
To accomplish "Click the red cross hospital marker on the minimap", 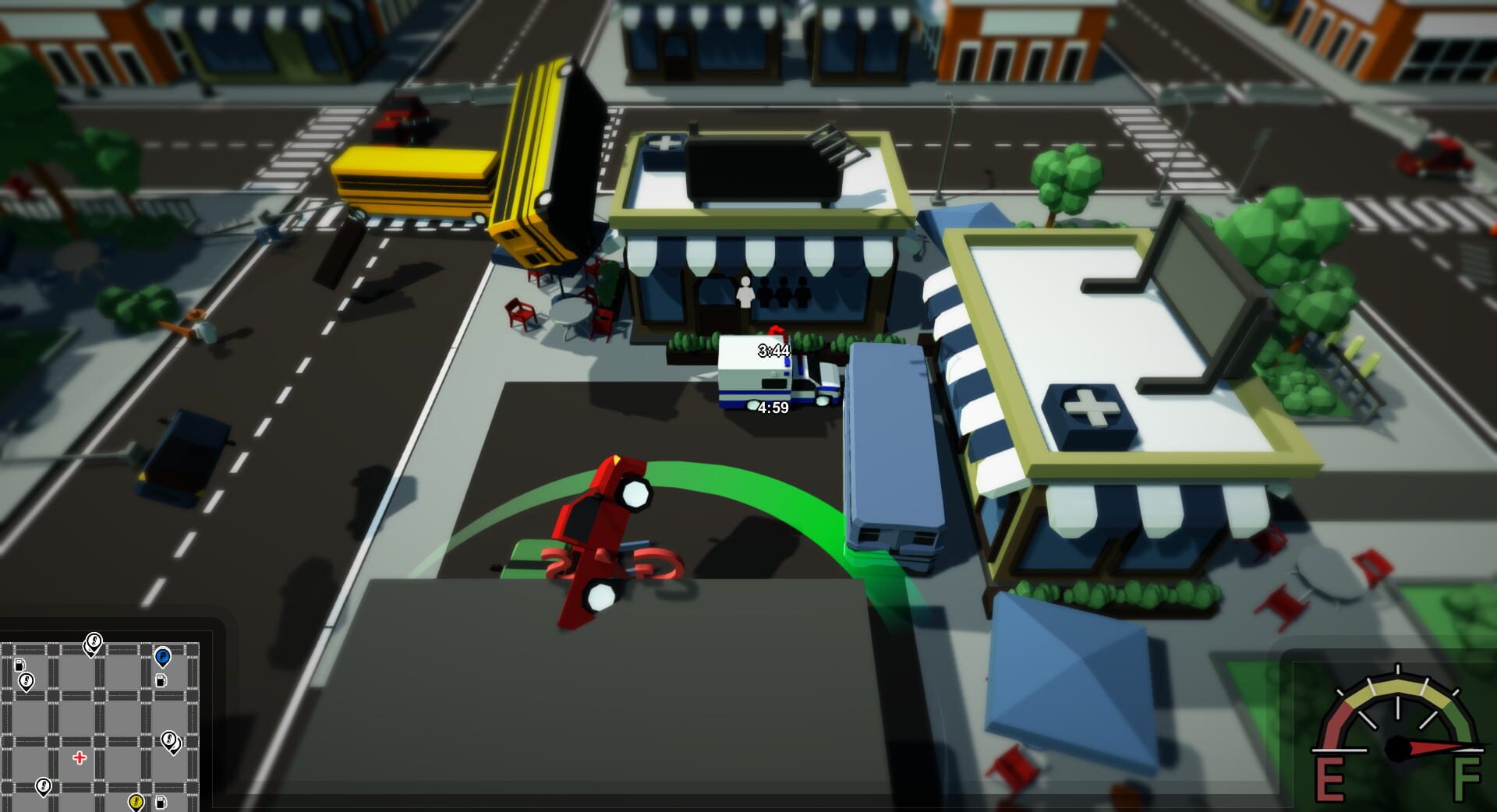I will tap(80, 758).
